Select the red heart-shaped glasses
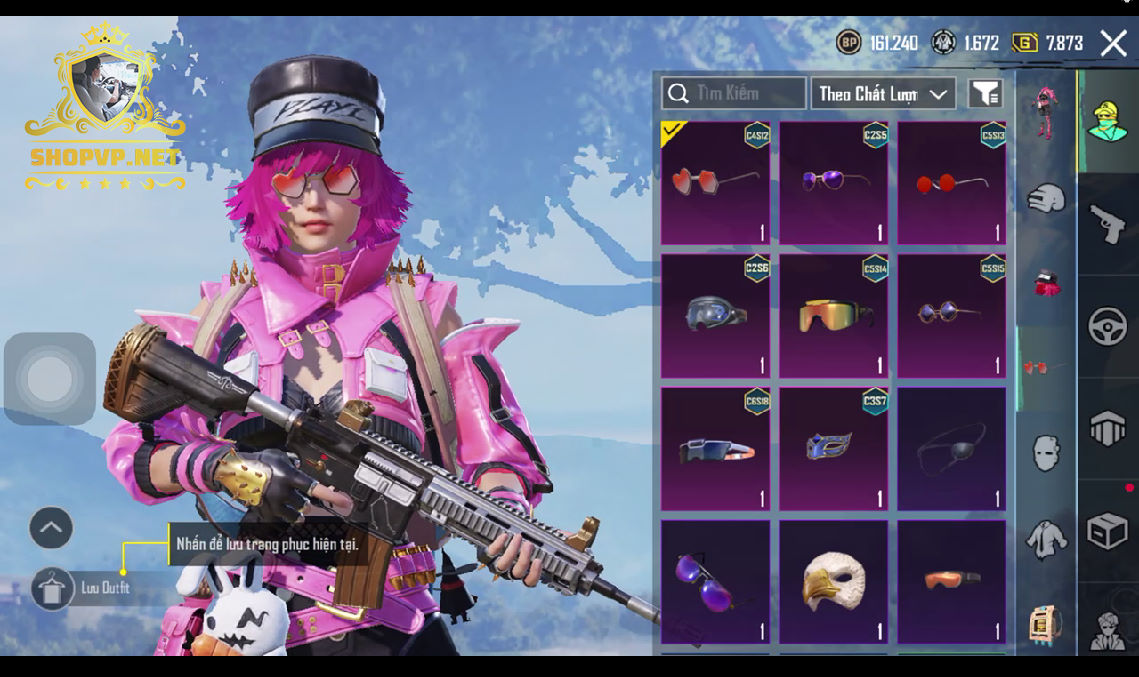Viewport: 1139px width, 677px height. pyautogui.click(x=715, y=184)
